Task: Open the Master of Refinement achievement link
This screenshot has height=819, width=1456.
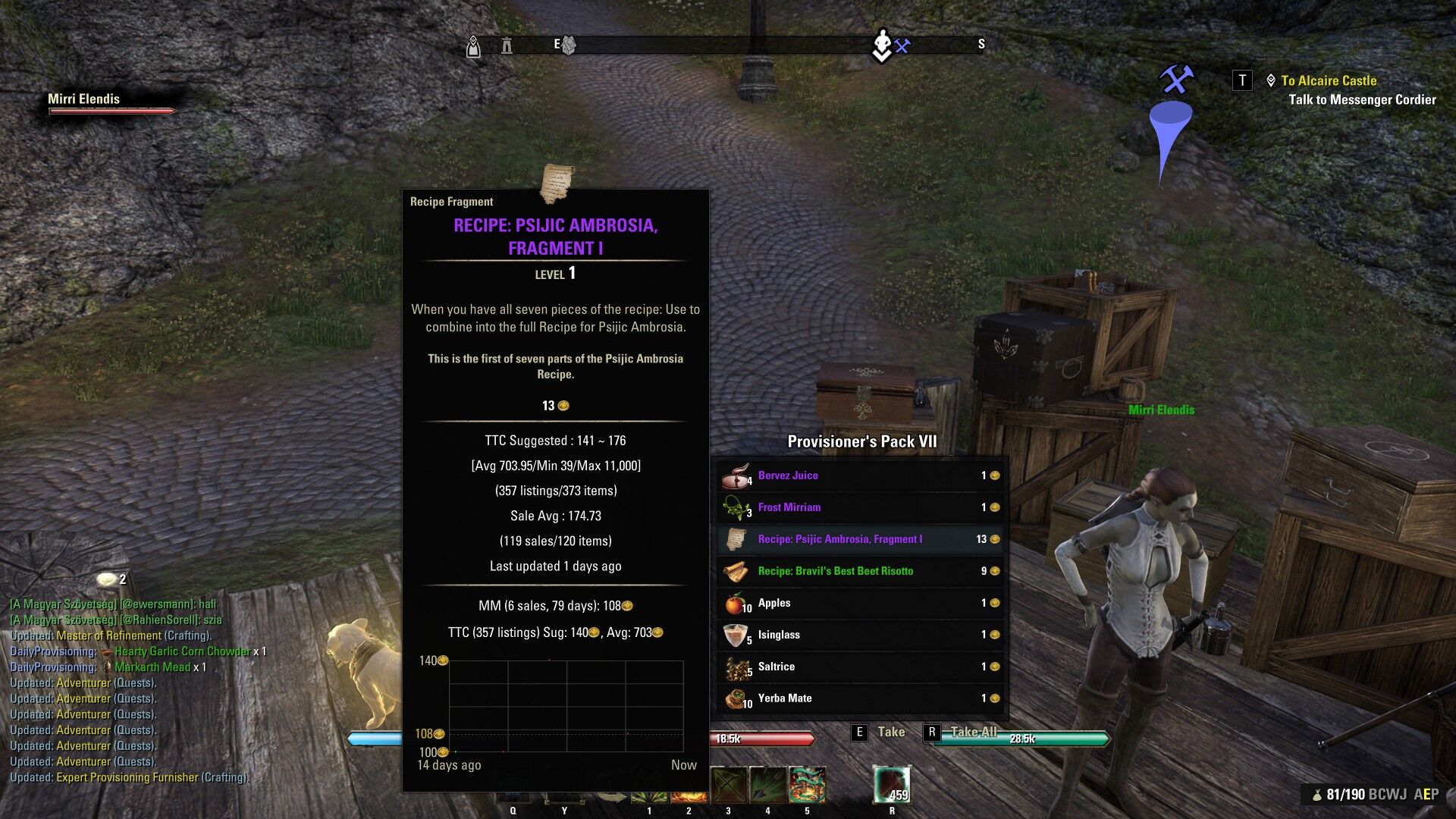Action: [108, 635]
